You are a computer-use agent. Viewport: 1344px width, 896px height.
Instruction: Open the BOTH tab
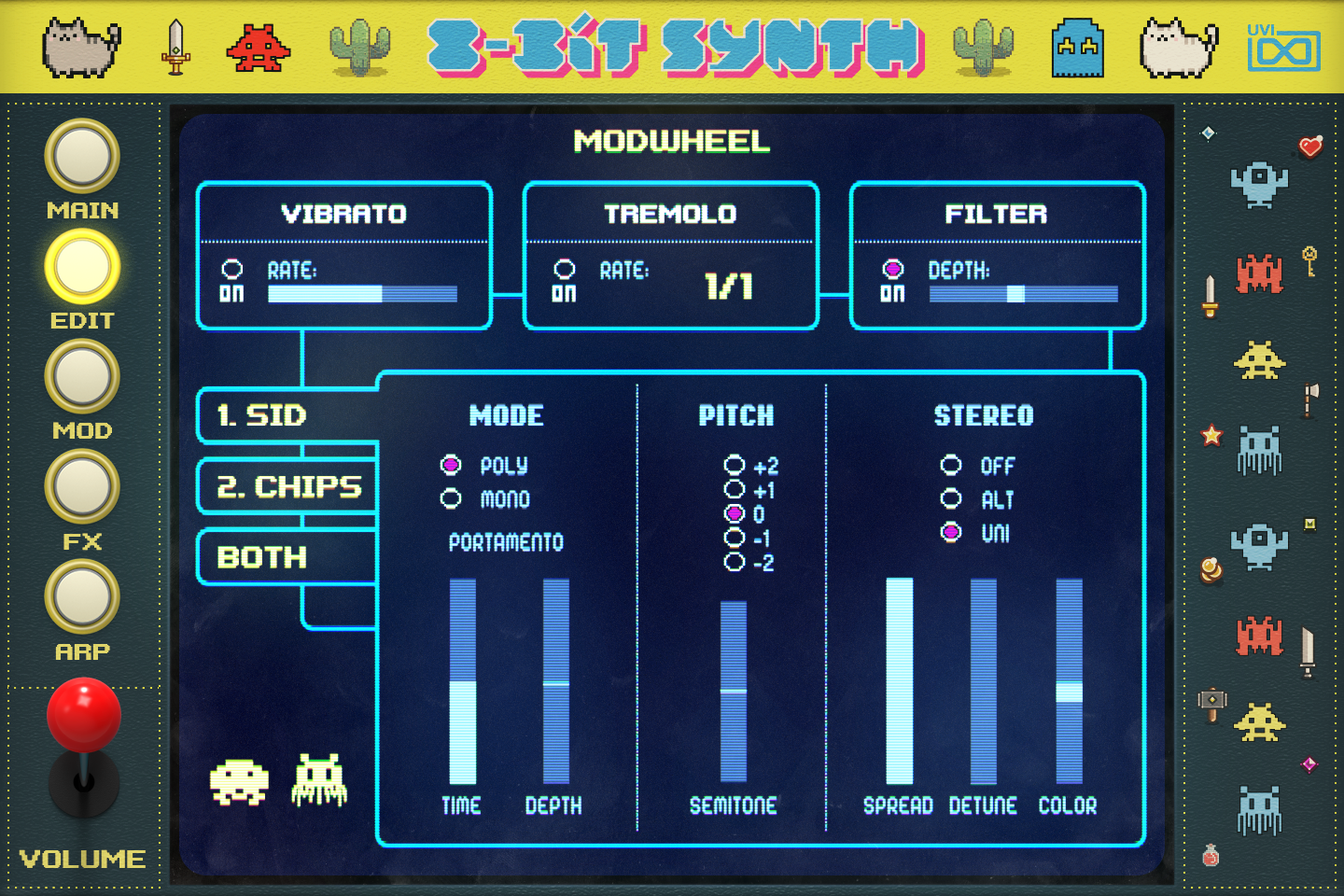[x=261, y=557]
